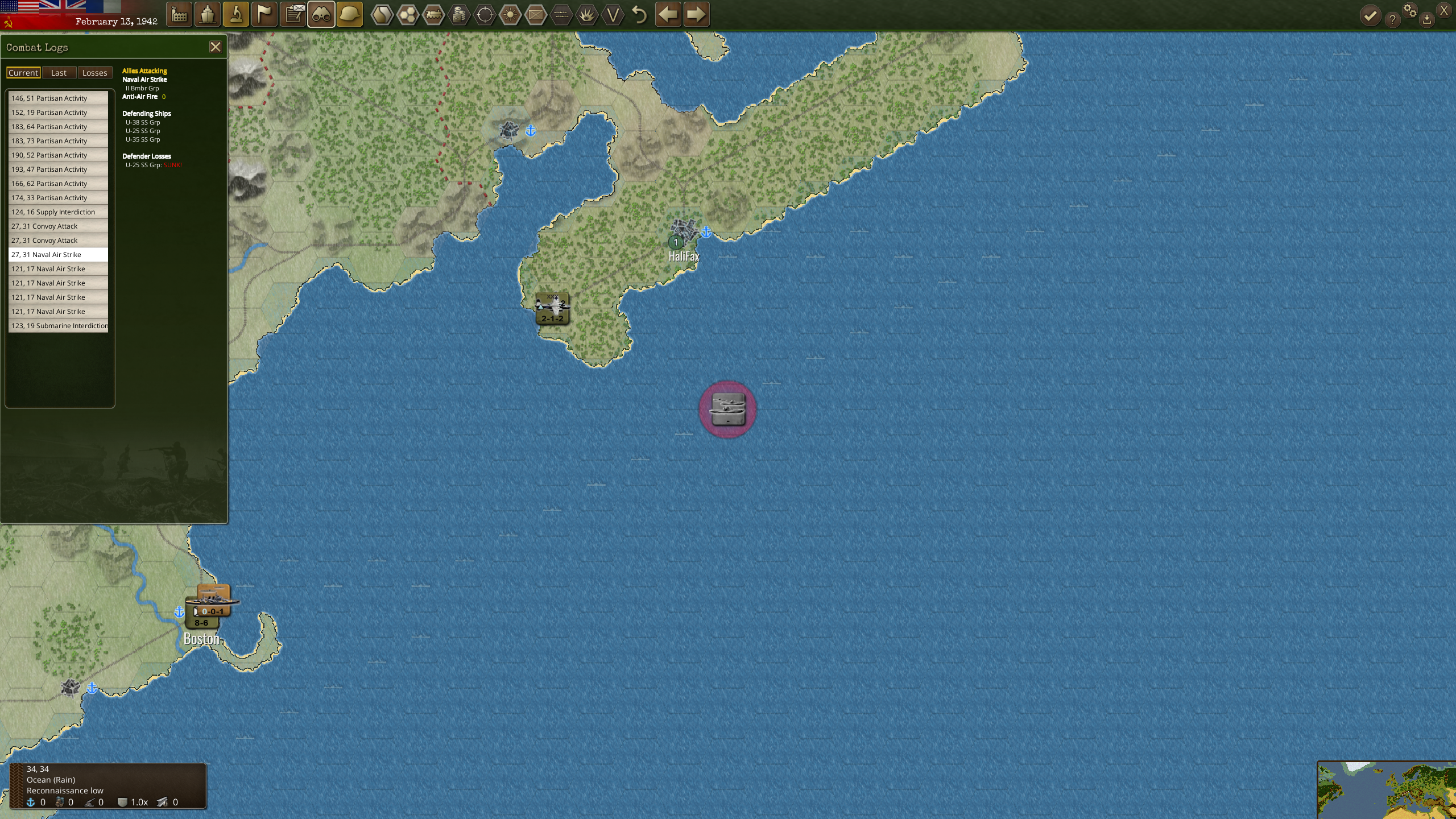This screenshot has width=1456, height=819.
Task: Toggle the weather display sun icon
Action: point(509,14)
